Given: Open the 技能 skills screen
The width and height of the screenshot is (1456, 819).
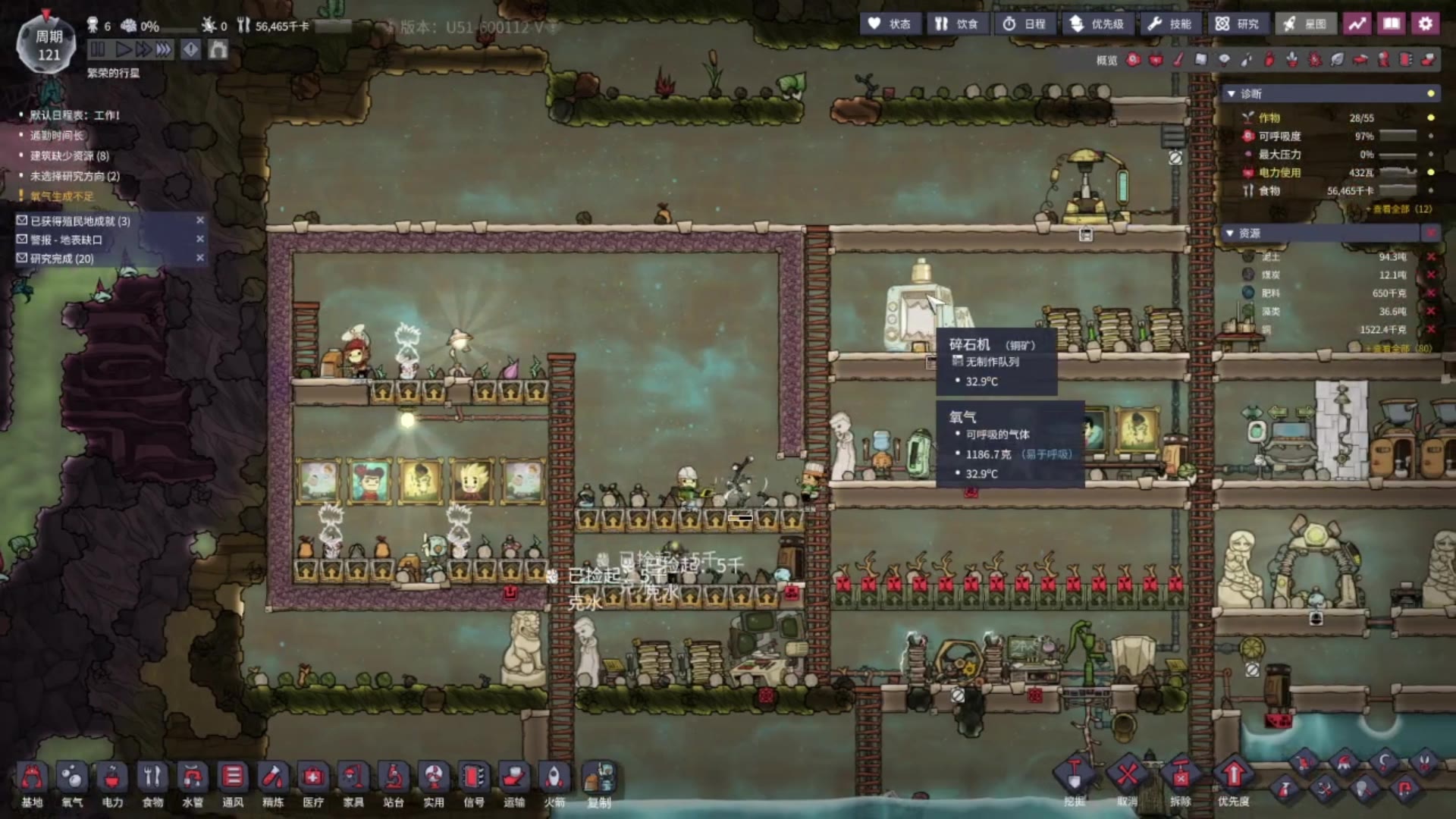Looking at the screenshot, I should click(x=1169, y=24).
